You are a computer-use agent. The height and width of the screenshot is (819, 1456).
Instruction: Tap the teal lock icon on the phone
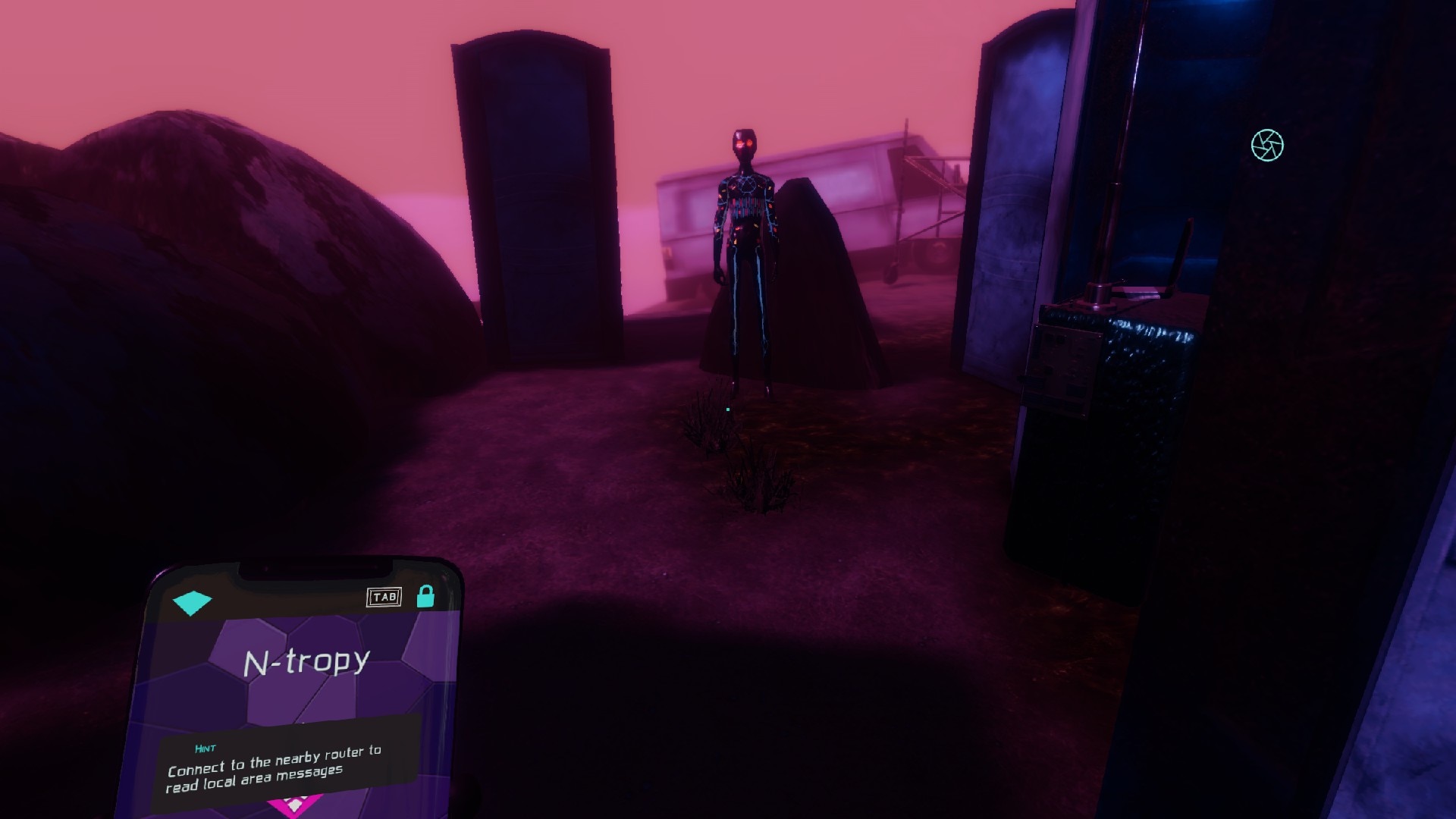point(425,596)
